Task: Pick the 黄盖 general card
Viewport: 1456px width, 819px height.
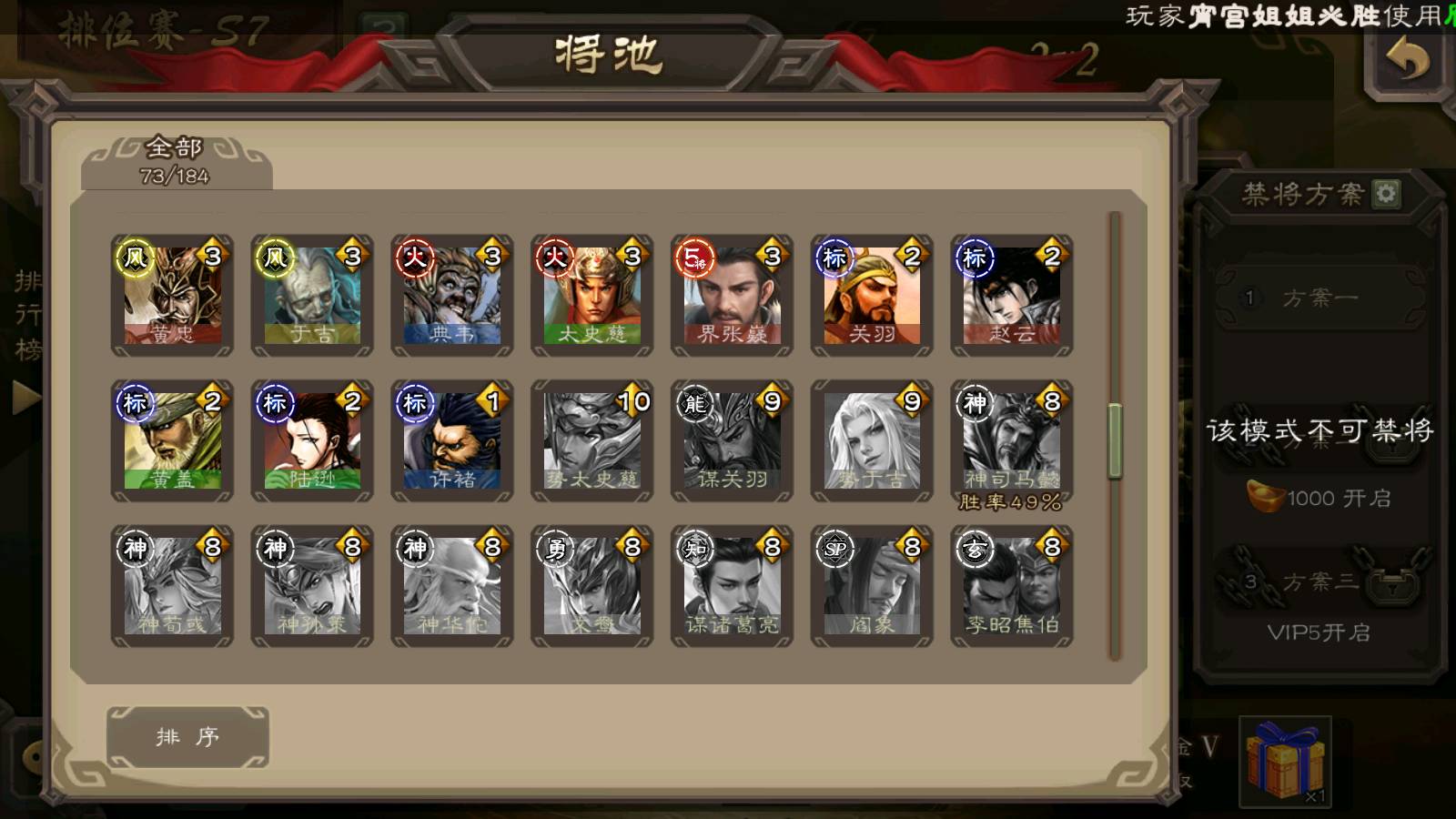Action: point(172,440)
